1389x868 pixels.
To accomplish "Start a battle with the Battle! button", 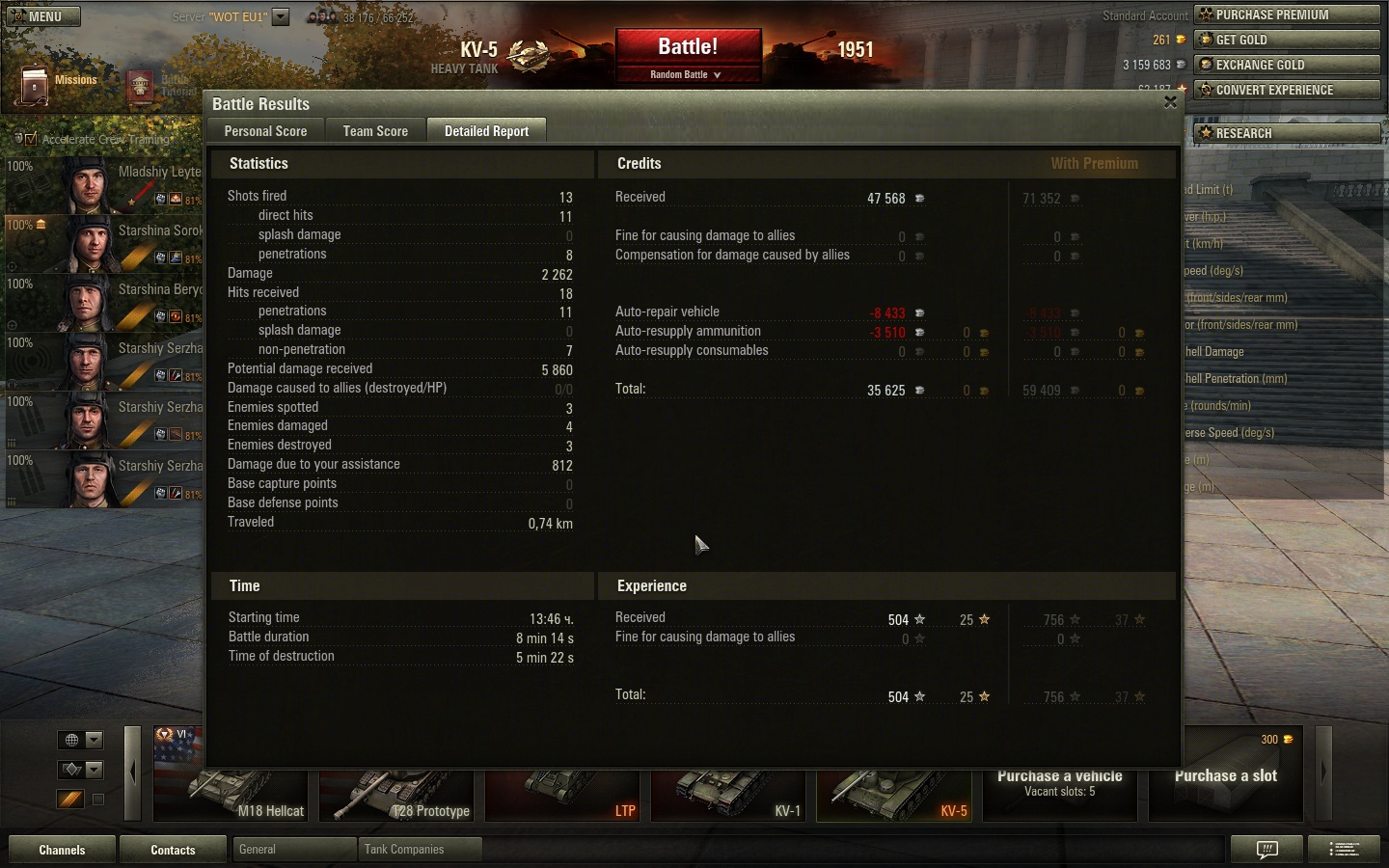I will point(688,47).
